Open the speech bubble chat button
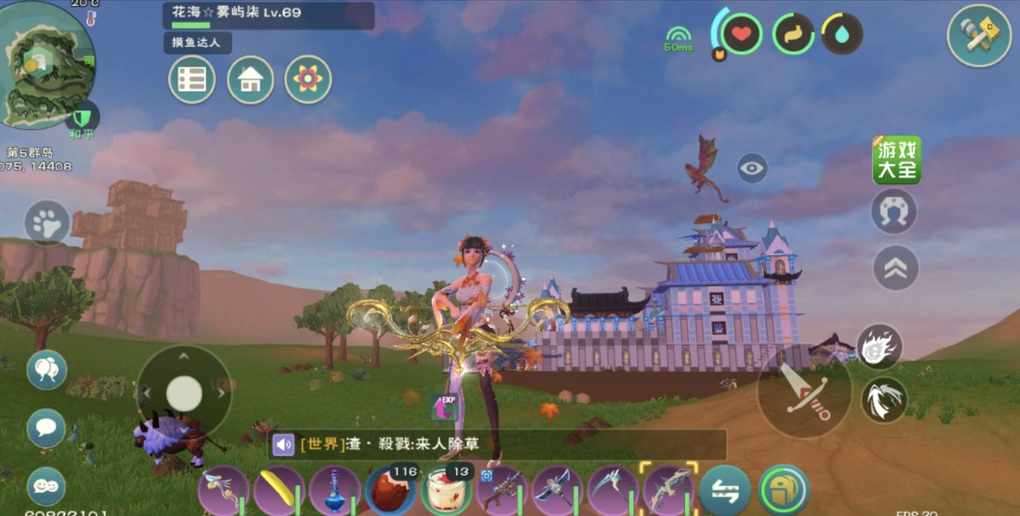1020x516 pixels. [x=46, y=428]
